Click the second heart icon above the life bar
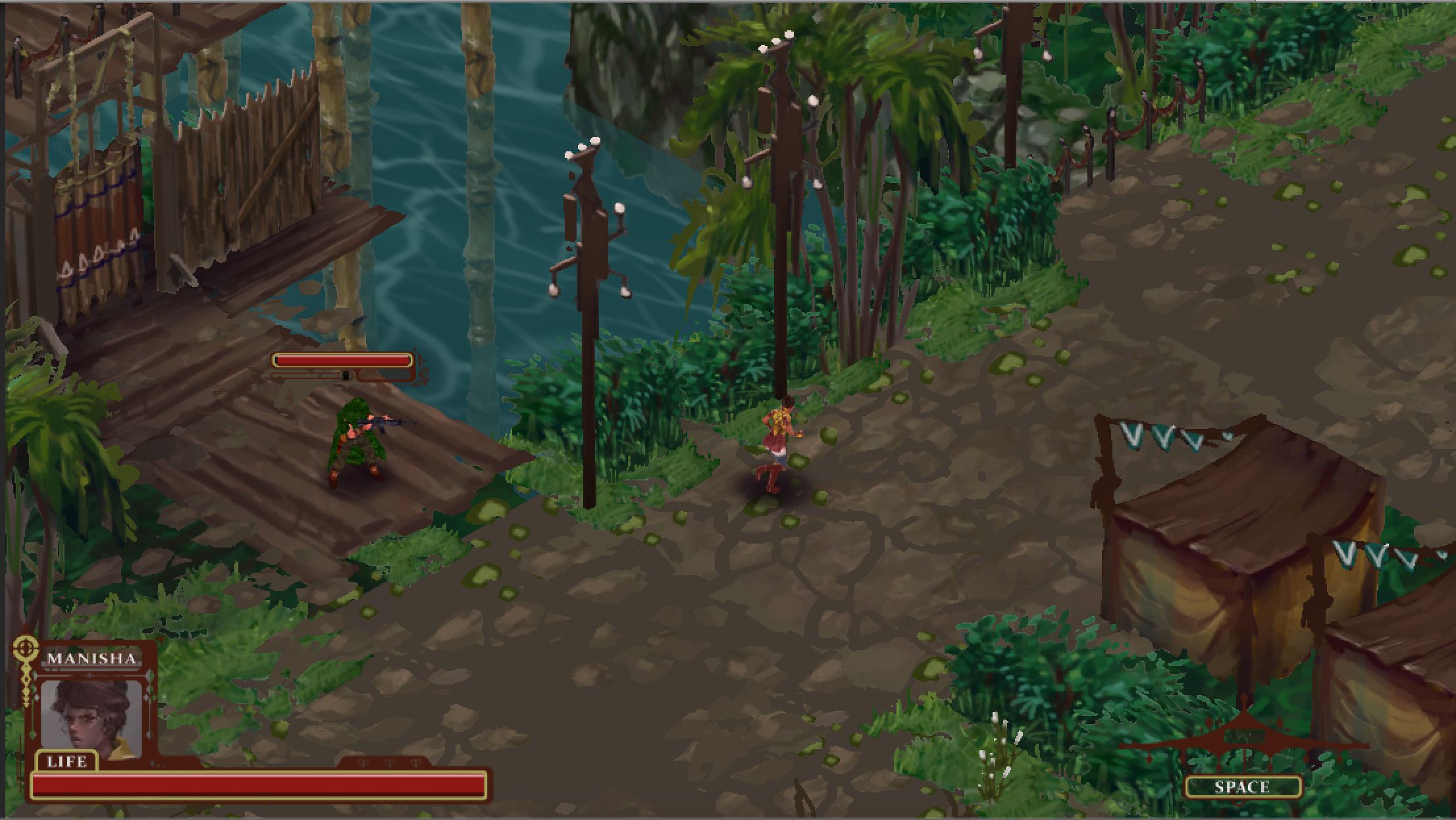Viewport: 1456px width, 820px height. [390, 763]
